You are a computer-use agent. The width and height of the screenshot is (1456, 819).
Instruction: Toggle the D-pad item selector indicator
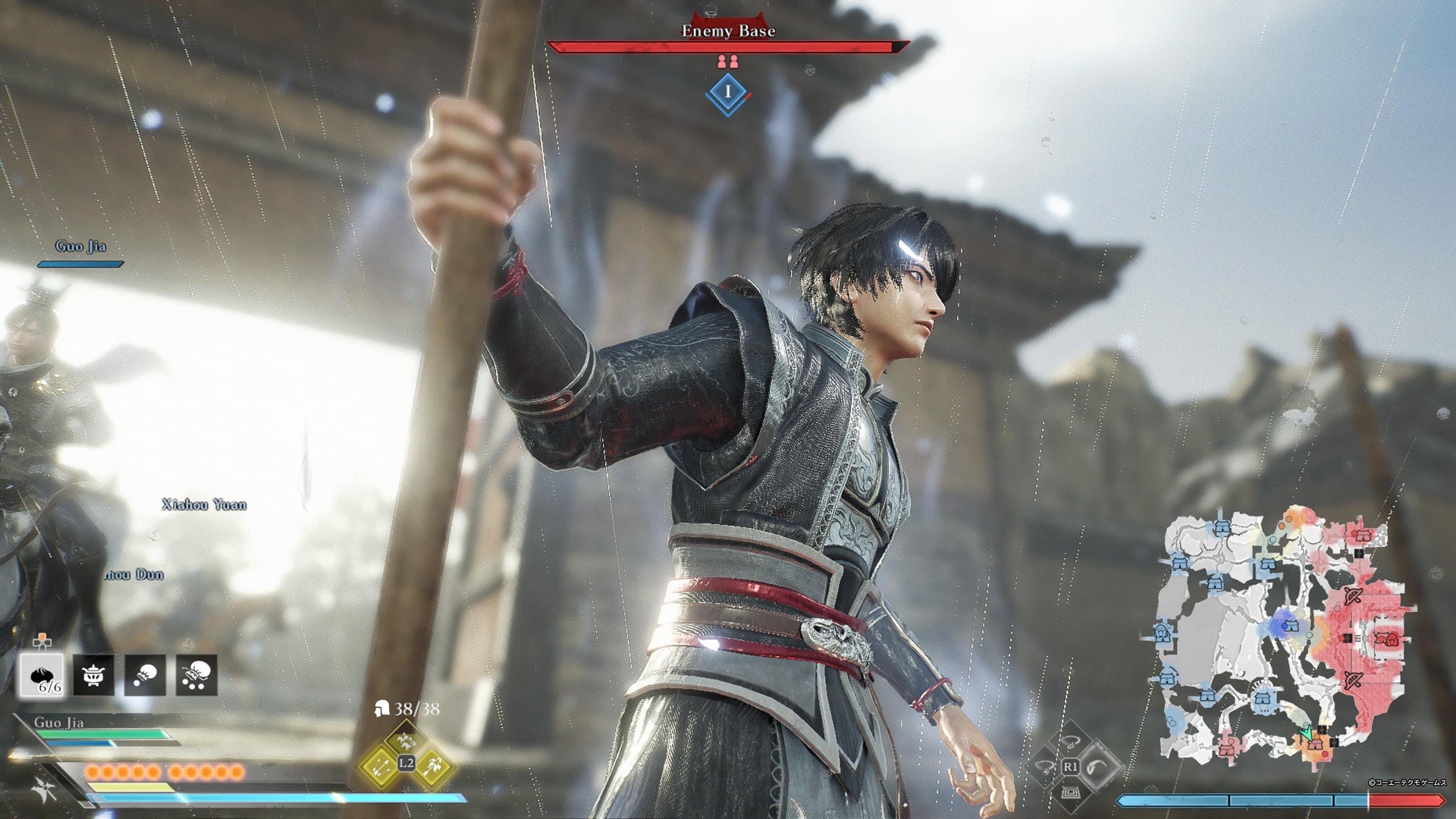coord(42,642)
